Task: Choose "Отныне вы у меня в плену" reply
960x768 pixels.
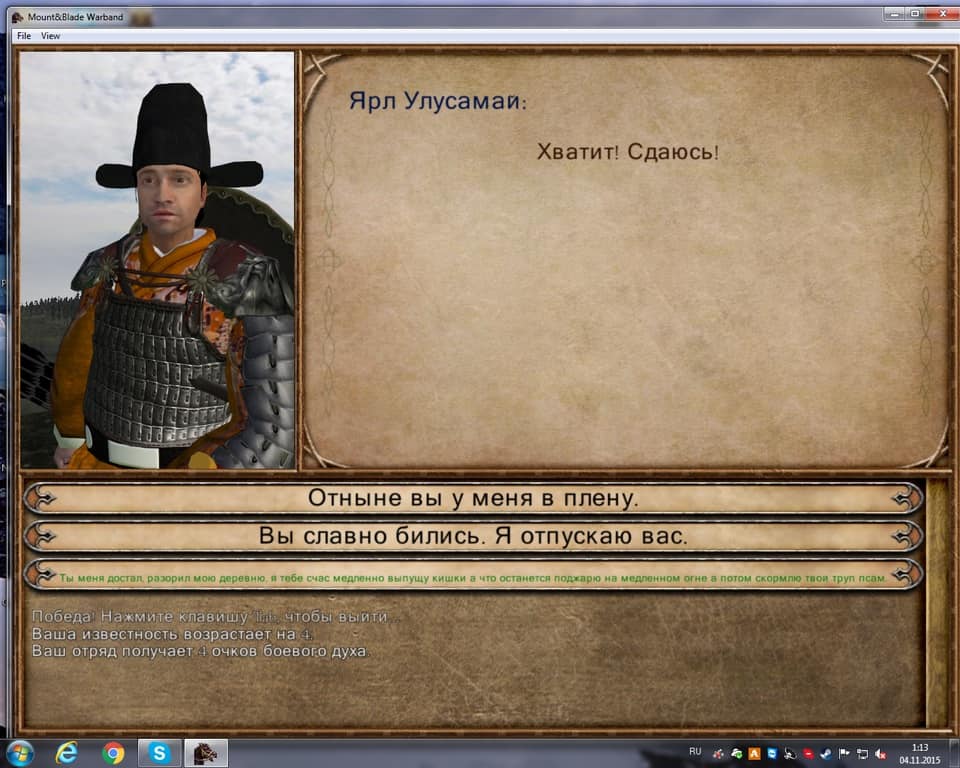Action: [473, 498]
